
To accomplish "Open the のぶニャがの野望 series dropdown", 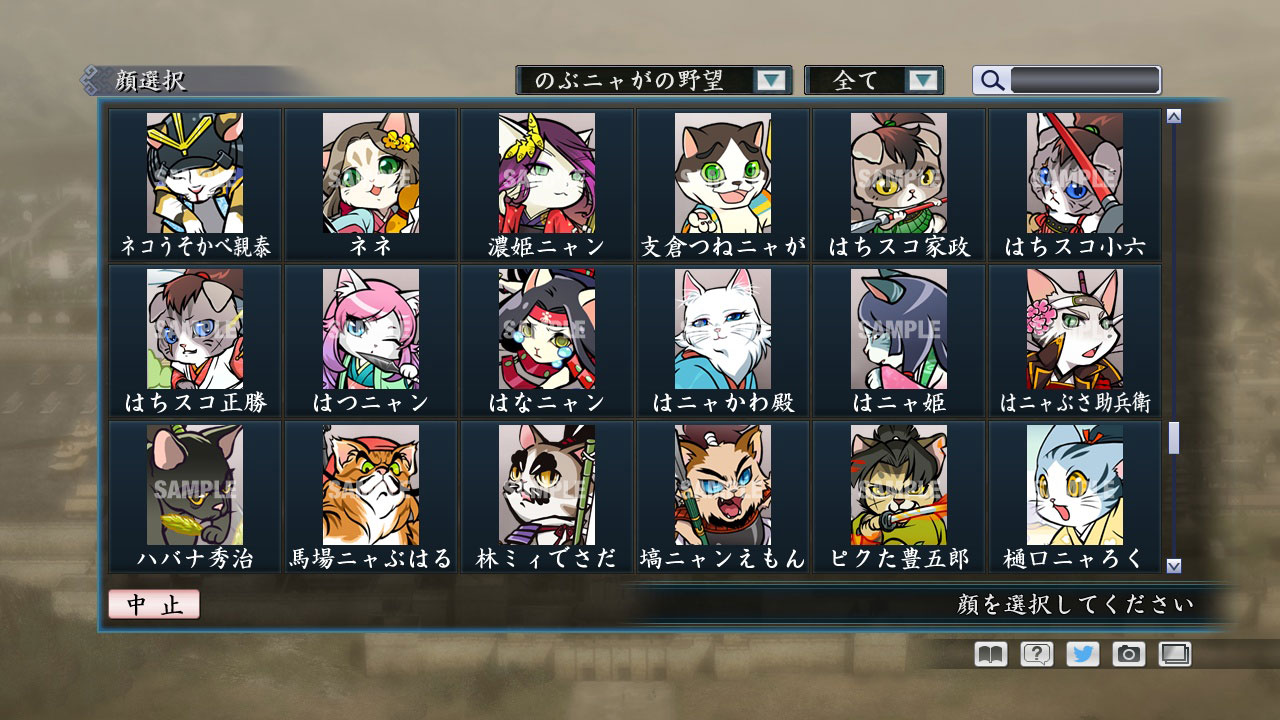I will (652, 80).
